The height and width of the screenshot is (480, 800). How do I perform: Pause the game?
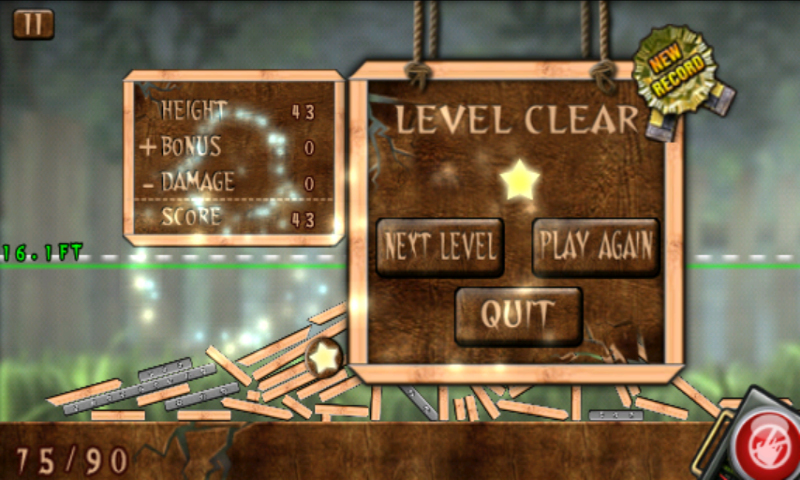tap(33, 24)
